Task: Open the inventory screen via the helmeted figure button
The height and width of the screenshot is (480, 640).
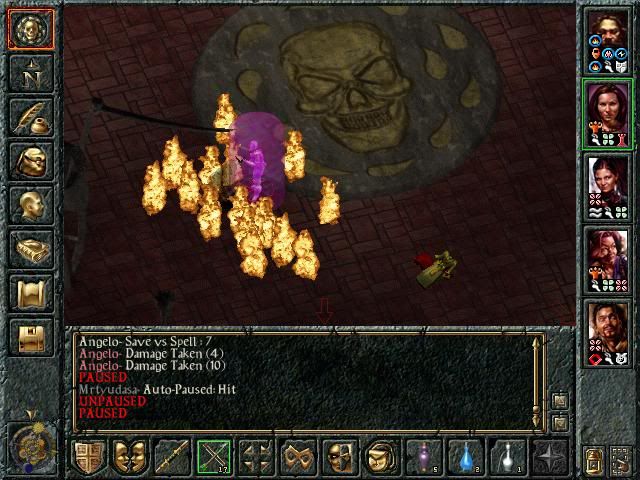Action: 30,162
